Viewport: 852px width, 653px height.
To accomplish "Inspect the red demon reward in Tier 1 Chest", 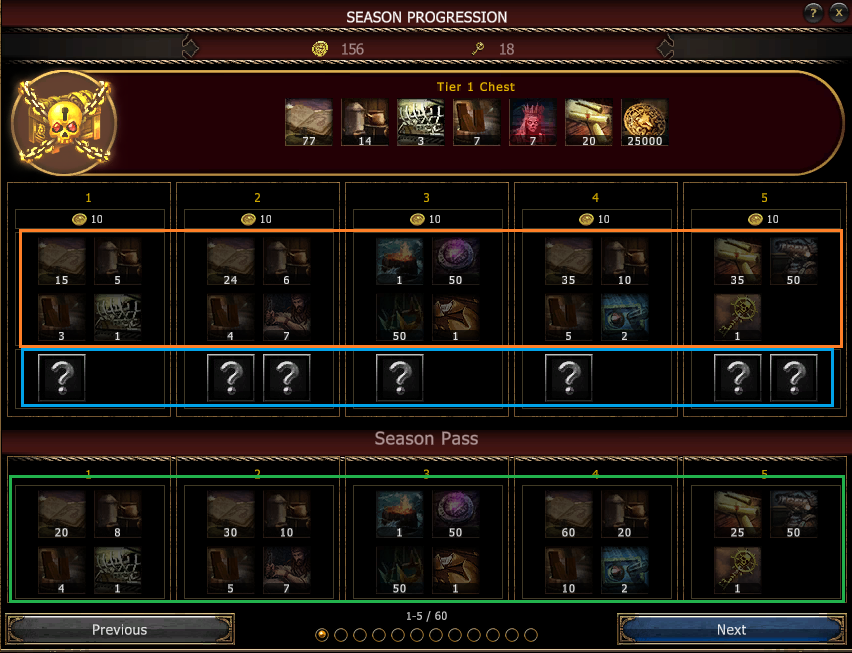I will (533, 122).
